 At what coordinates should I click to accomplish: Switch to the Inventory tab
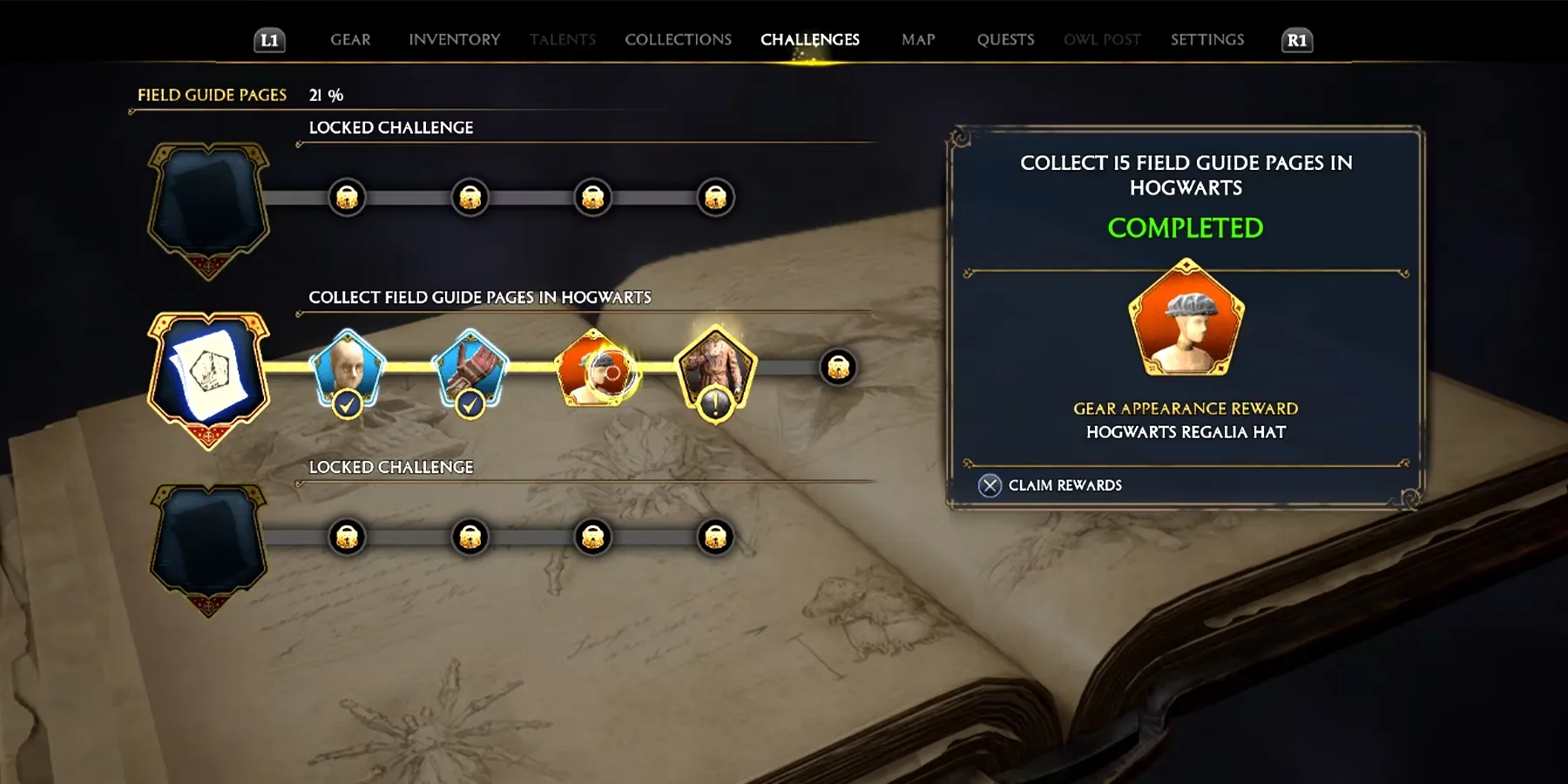(x=454, y=39)
